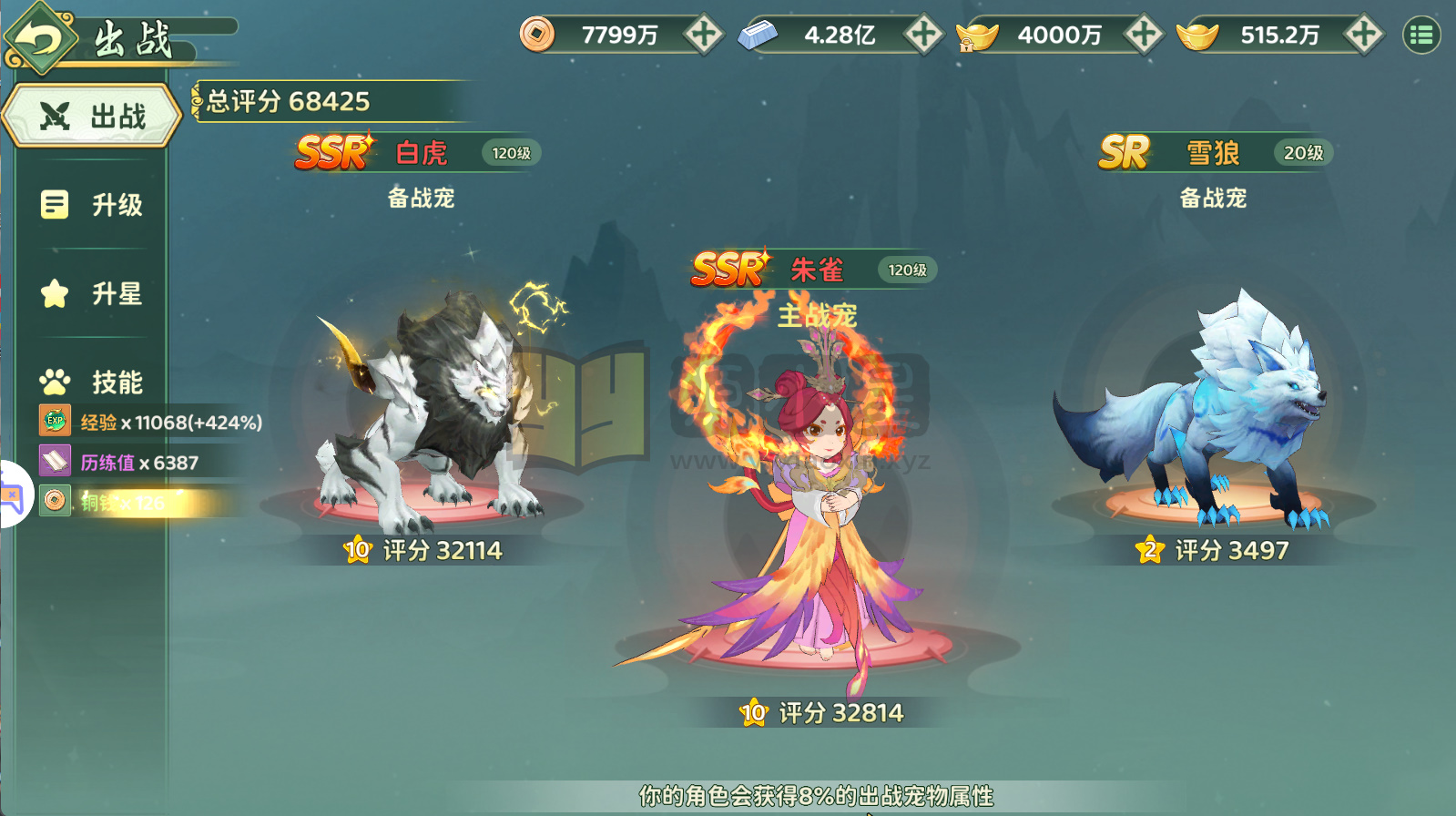Screen dimensions: 1456x816
Task: Click the crossed-swords icon on the 出战 tab
Action: 56,115
